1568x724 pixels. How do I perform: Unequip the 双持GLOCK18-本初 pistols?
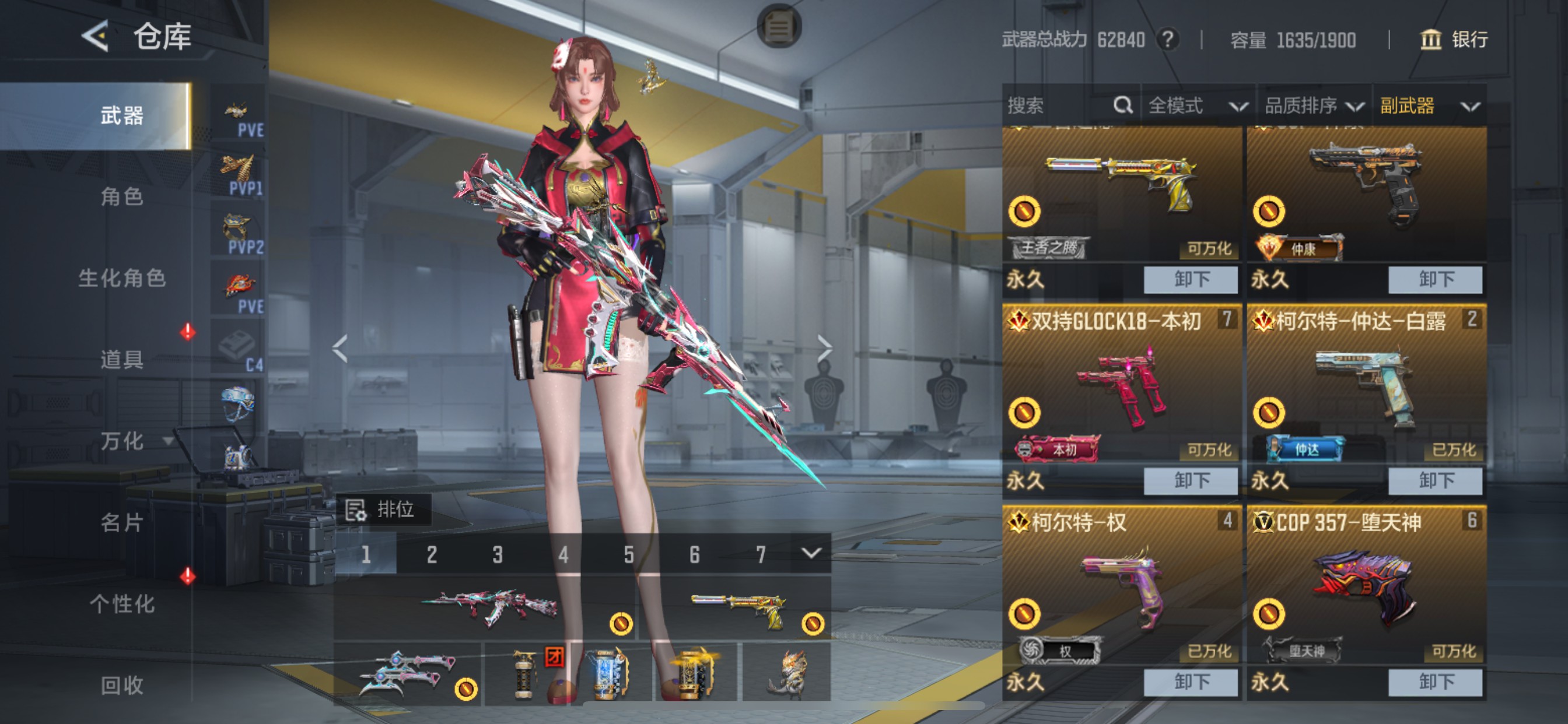pos(1191,481)
